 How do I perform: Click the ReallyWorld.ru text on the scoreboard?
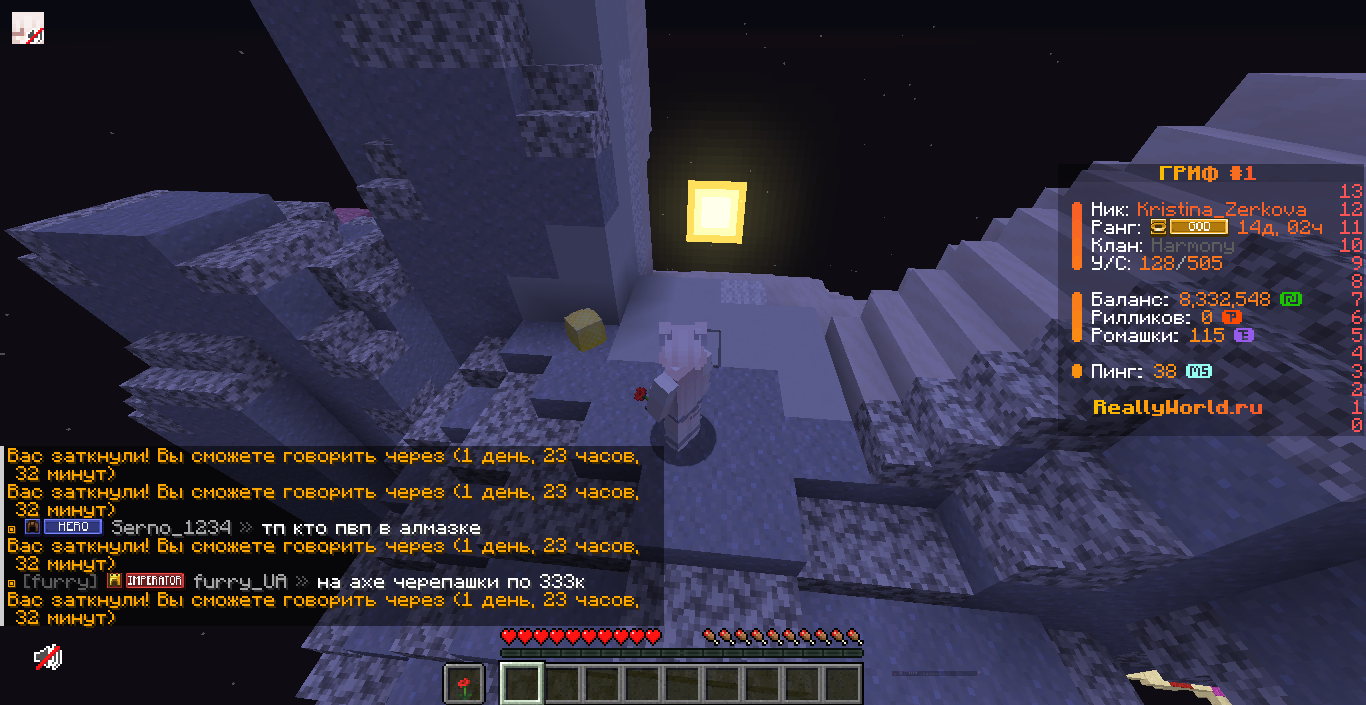click(1177, 407)
